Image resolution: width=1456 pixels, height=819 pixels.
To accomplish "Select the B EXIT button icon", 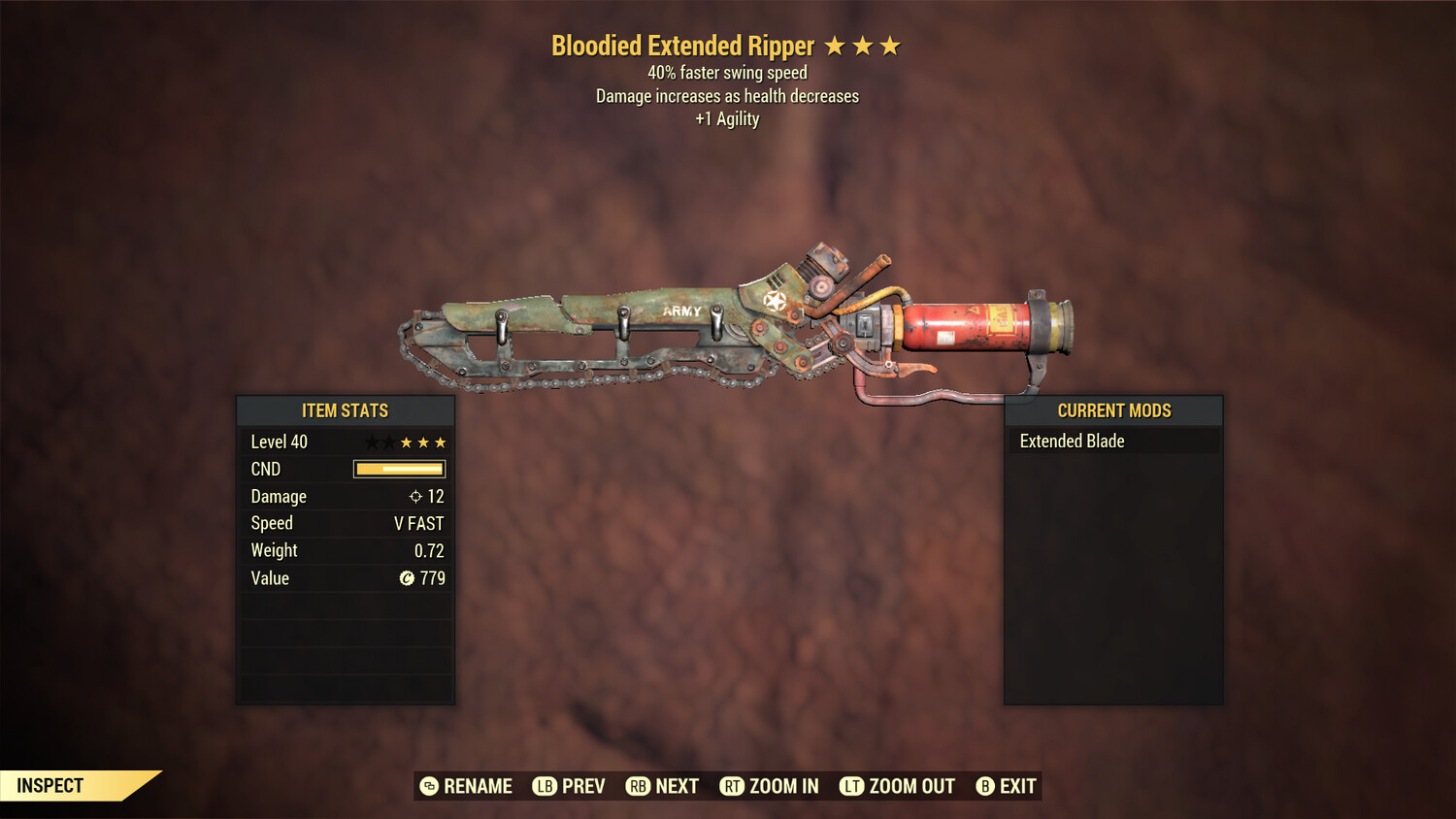I will click(x=983, y=786).
